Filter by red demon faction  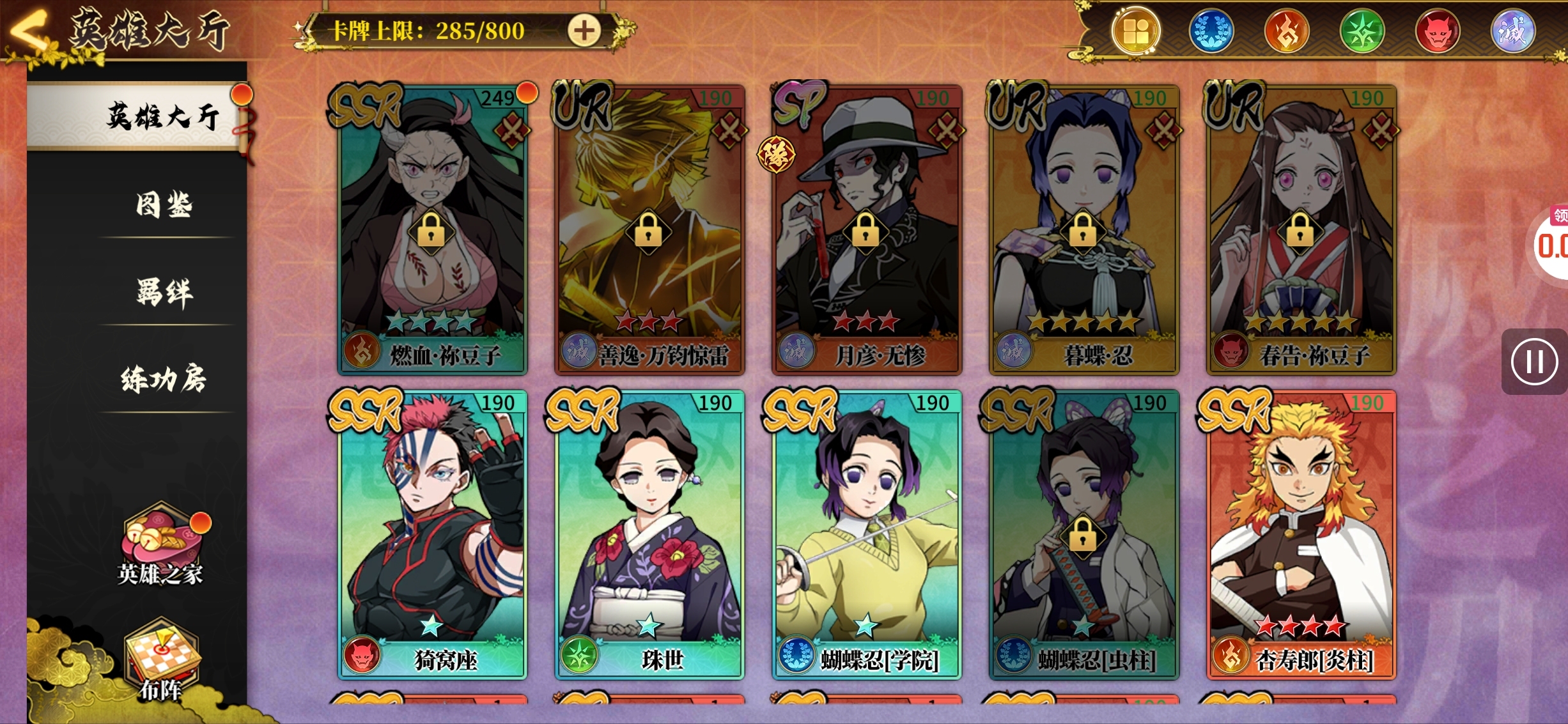[1438, 31]
